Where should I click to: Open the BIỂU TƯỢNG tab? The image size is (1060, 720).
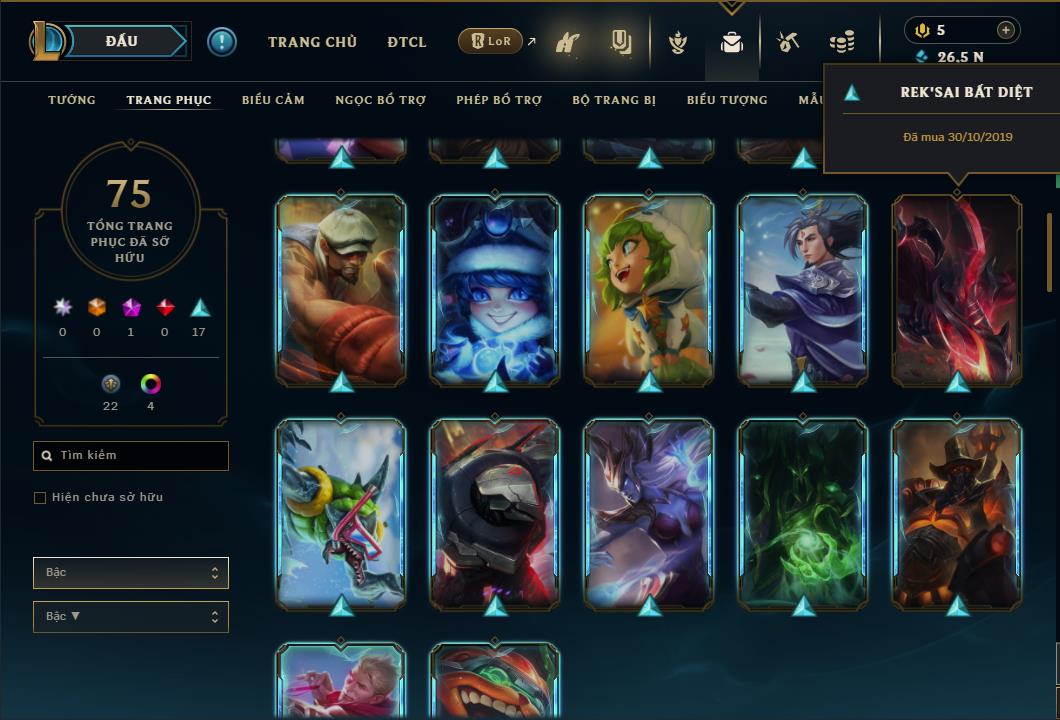tap(727, 100)
